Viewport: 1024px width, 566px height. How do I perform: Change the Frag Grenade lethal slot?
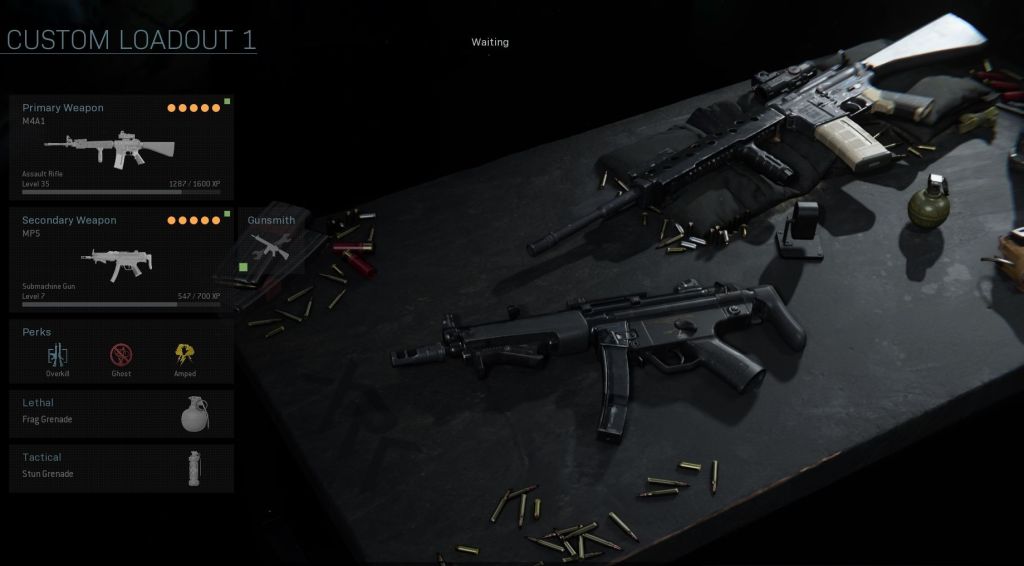[x=121, y=412]
